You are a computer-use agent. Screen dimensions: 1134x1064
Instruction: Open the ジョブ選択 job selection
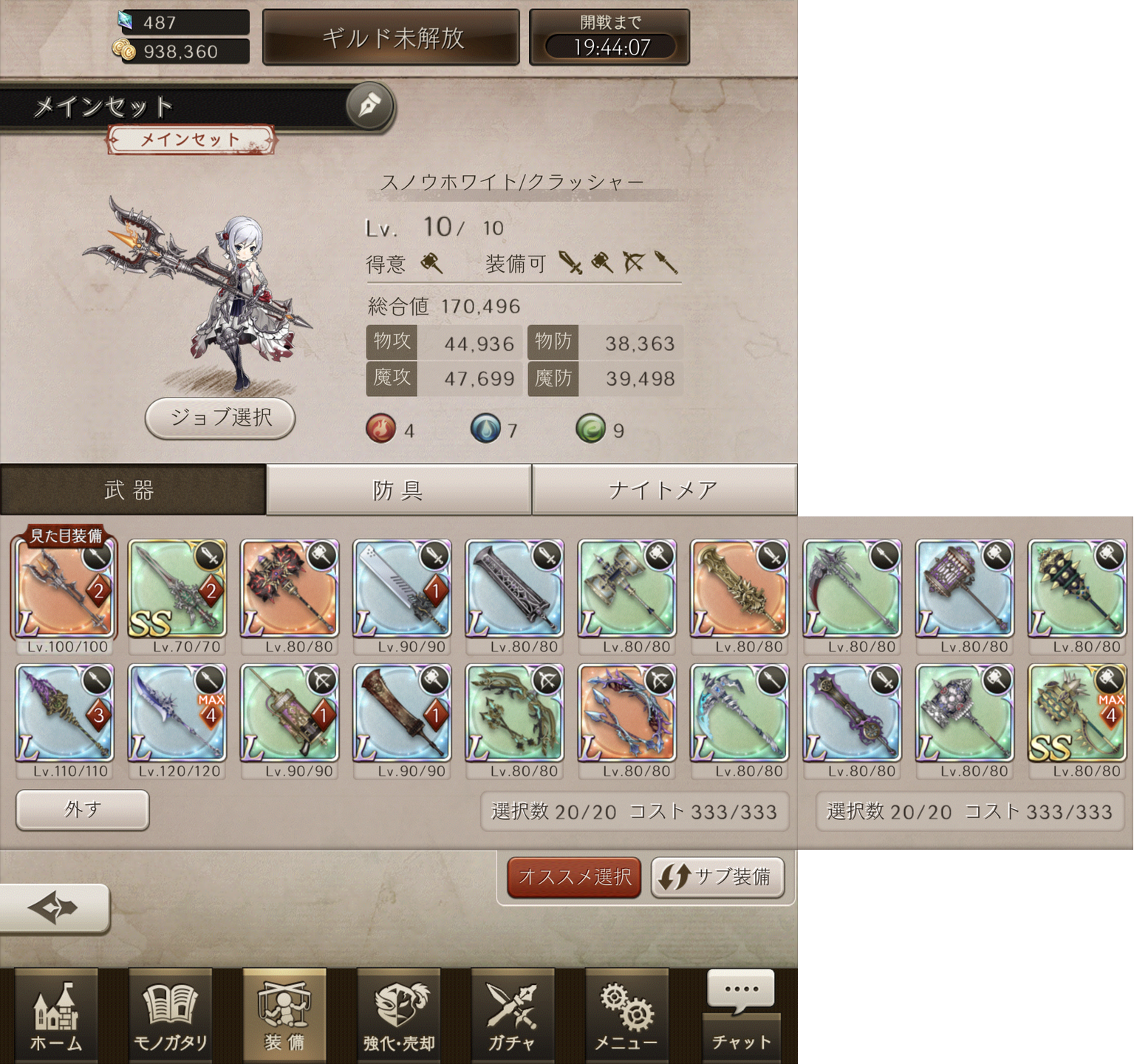tap(220, 418)
